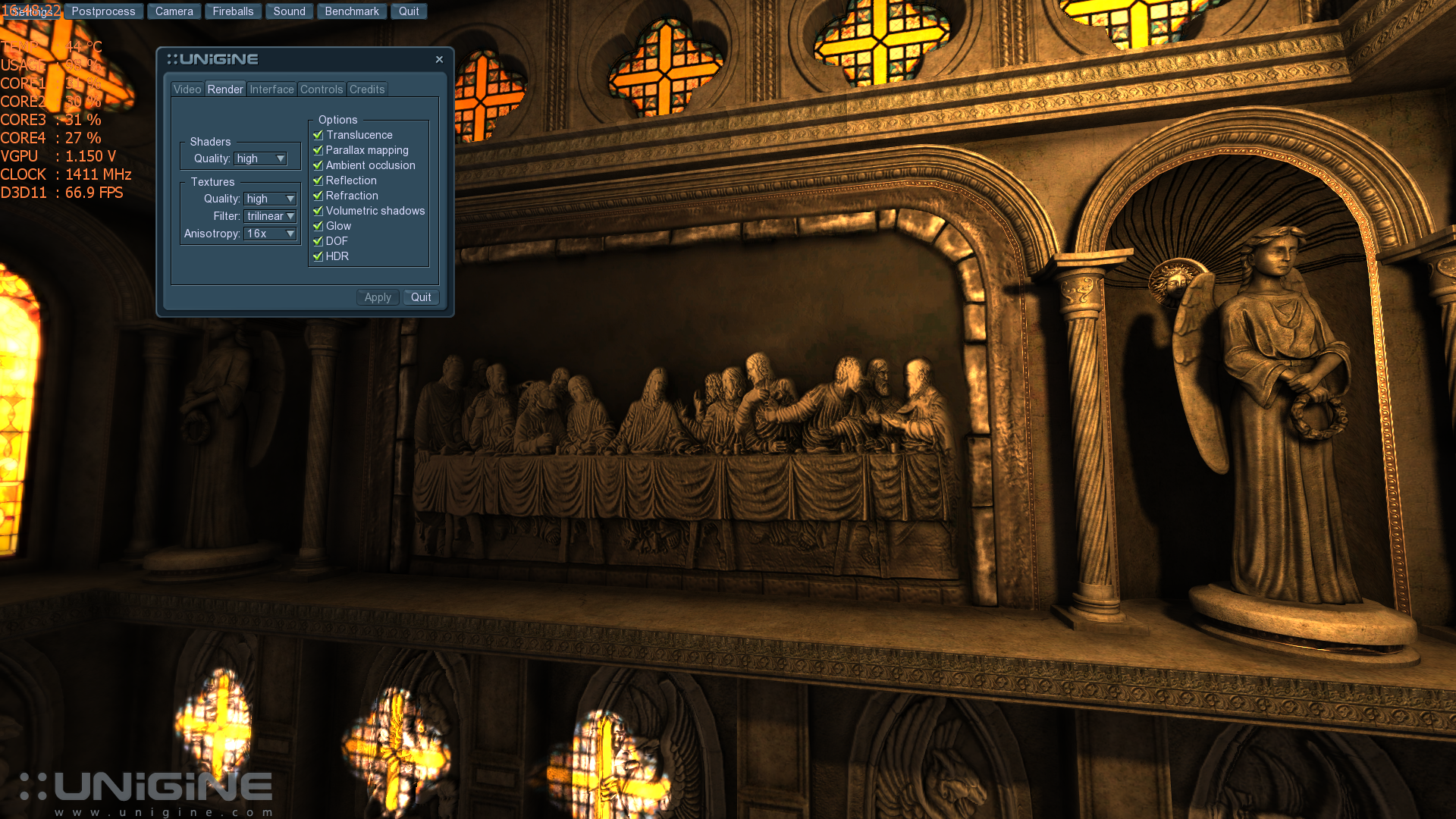This screenshot has height=819, width=1456.
Task: Open the Anisotropy dropdown
Action: pyautogui.click(x=270, y=234)
